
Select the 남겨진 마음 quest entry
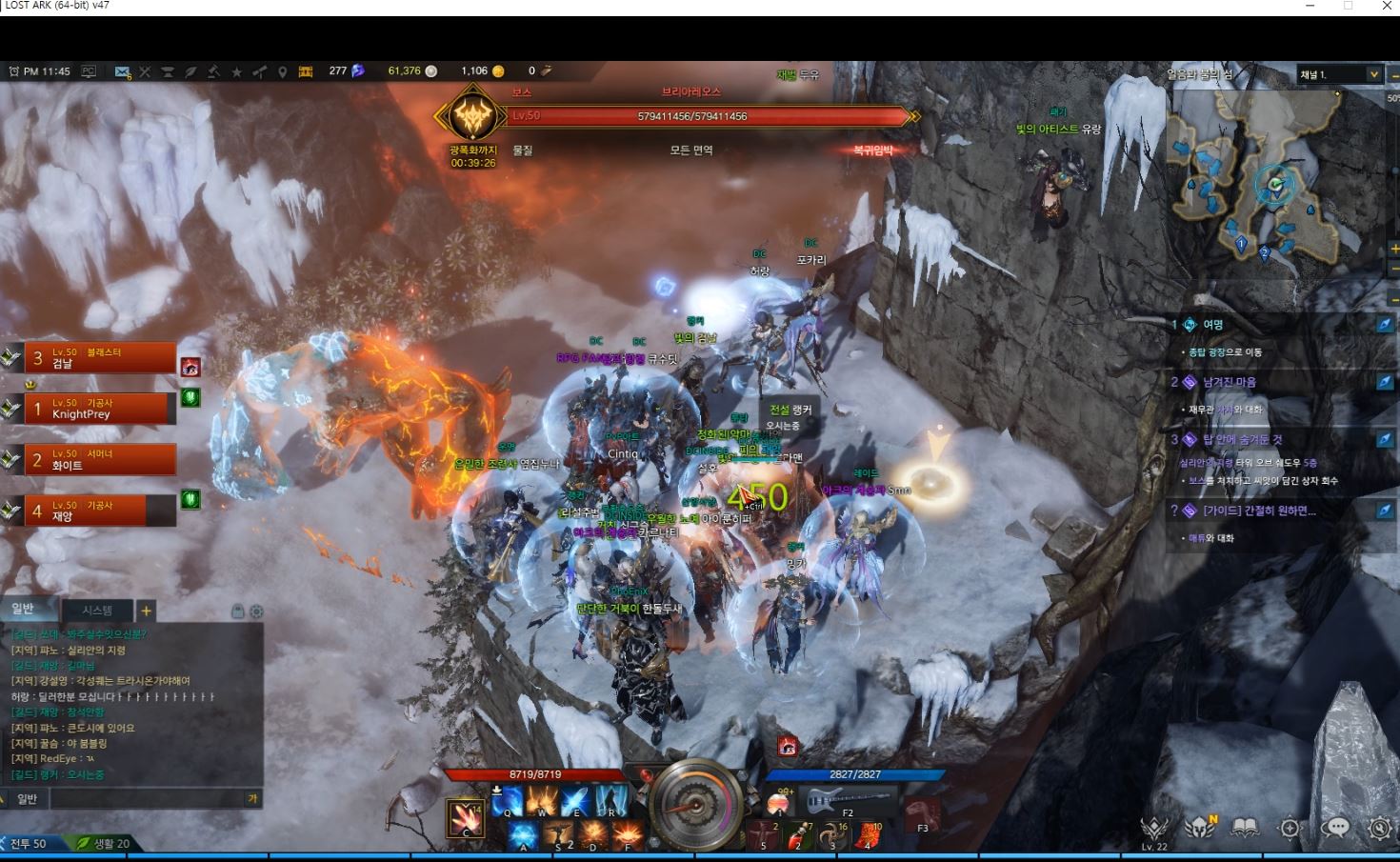(x=1229, y=382)
